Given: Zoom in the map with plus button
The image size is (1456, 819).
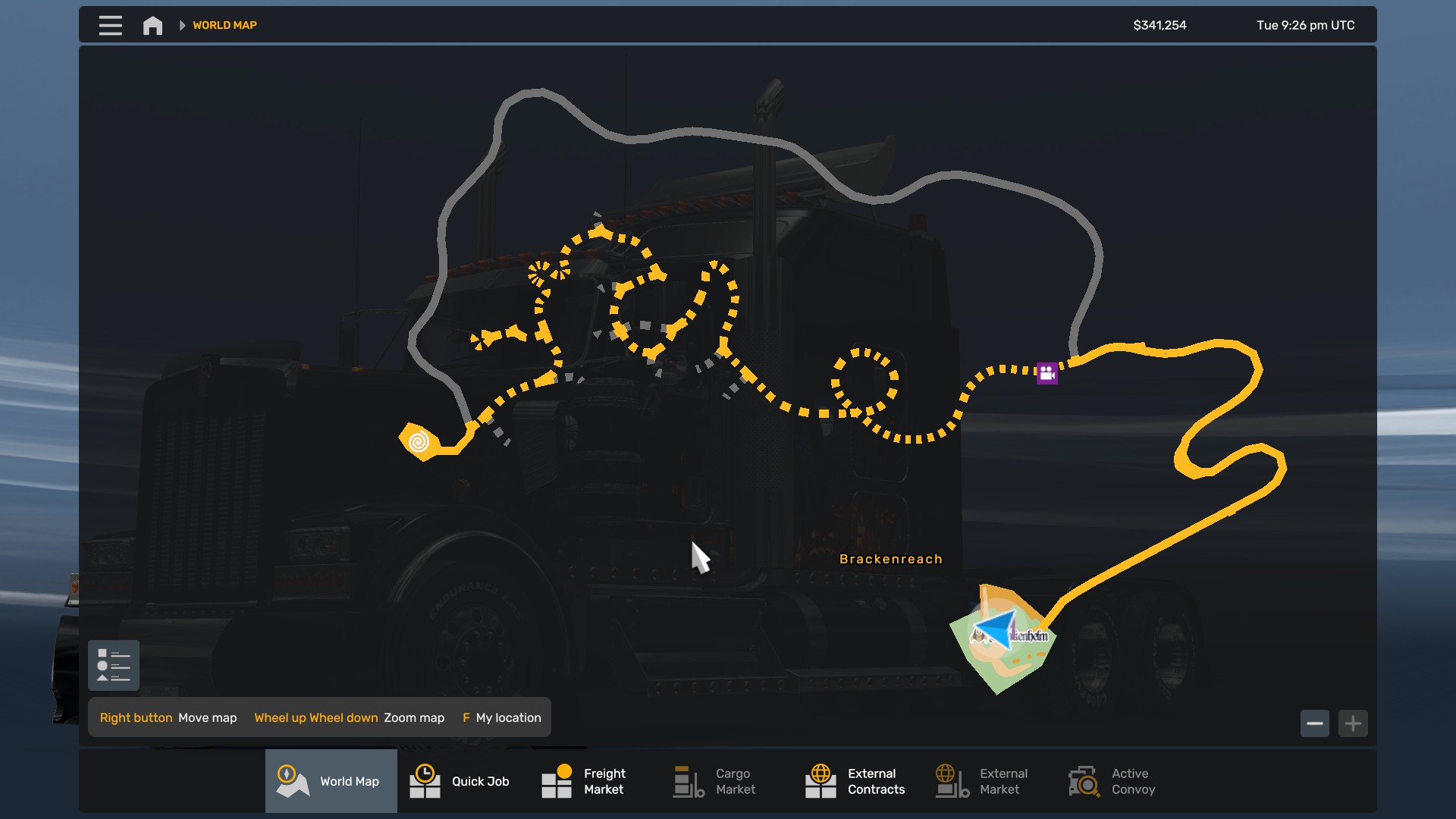Looking at the screenshot, I should [x=1353, y=723].
